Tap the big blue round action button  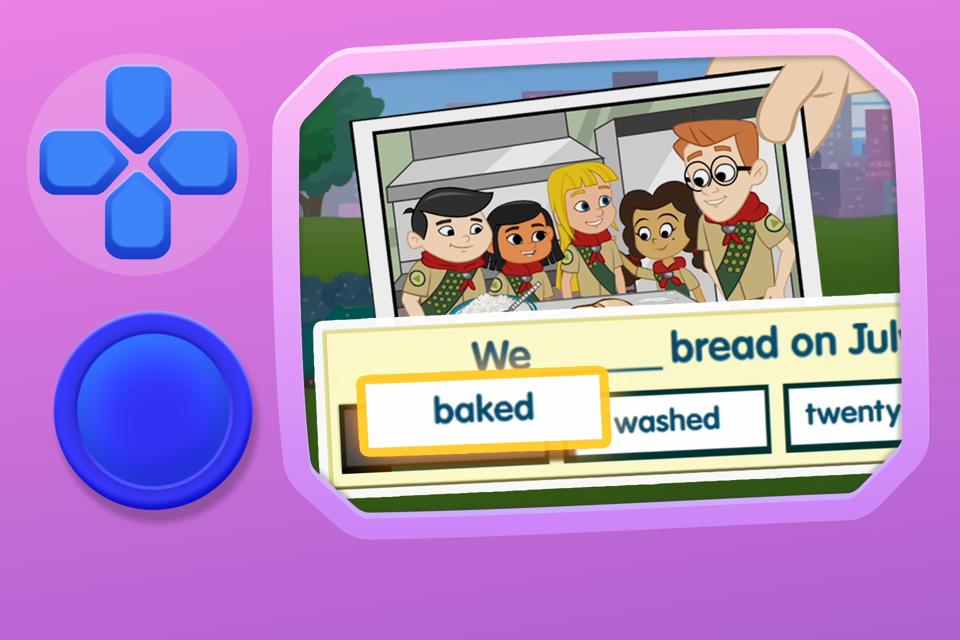click(153, 411)
